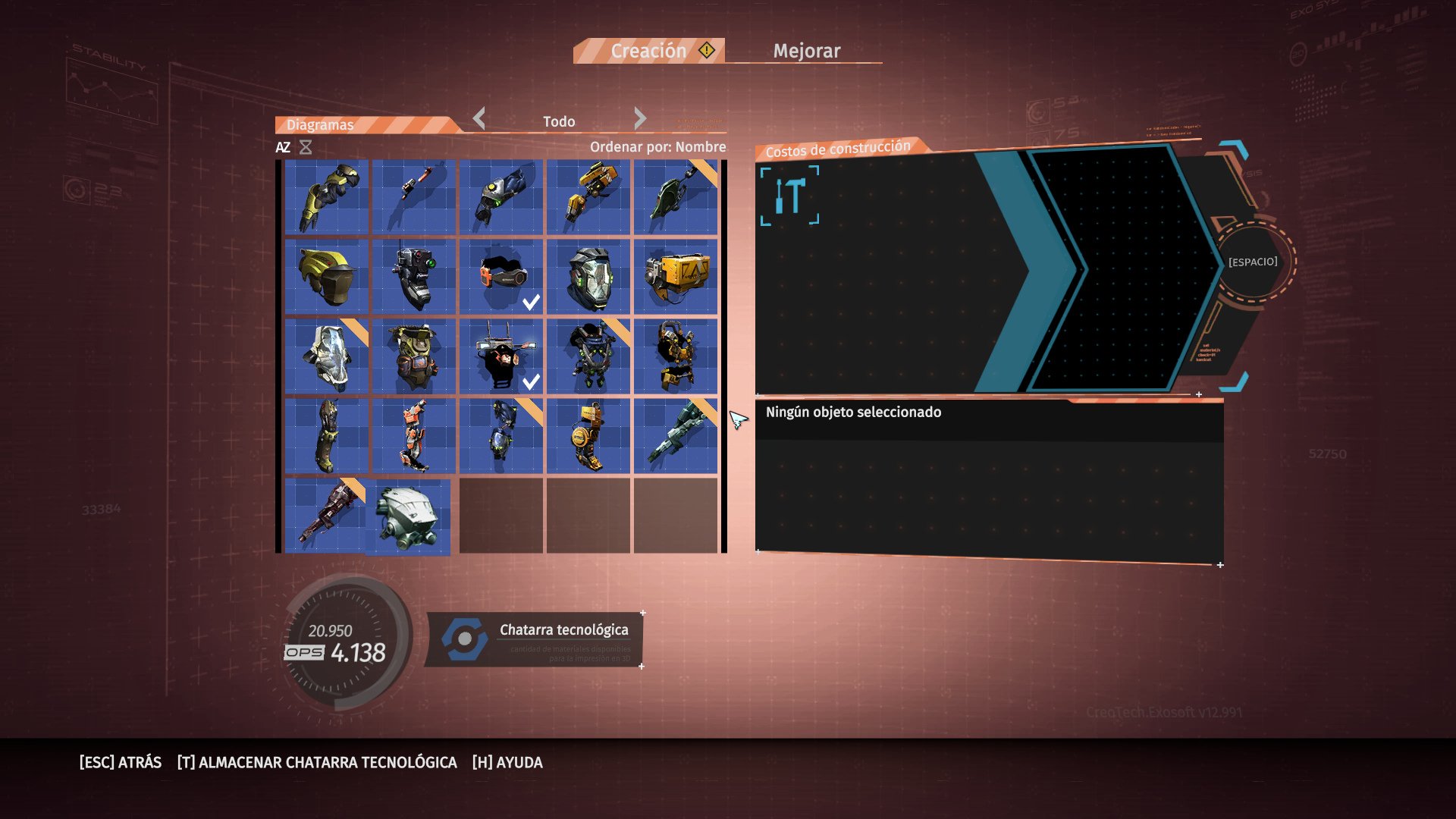This screenshot has height=819, width=1456.
Task: Pick the yellow crate-shaped head gear diagram
Action: pyautogui.click(x=676, y=277)
